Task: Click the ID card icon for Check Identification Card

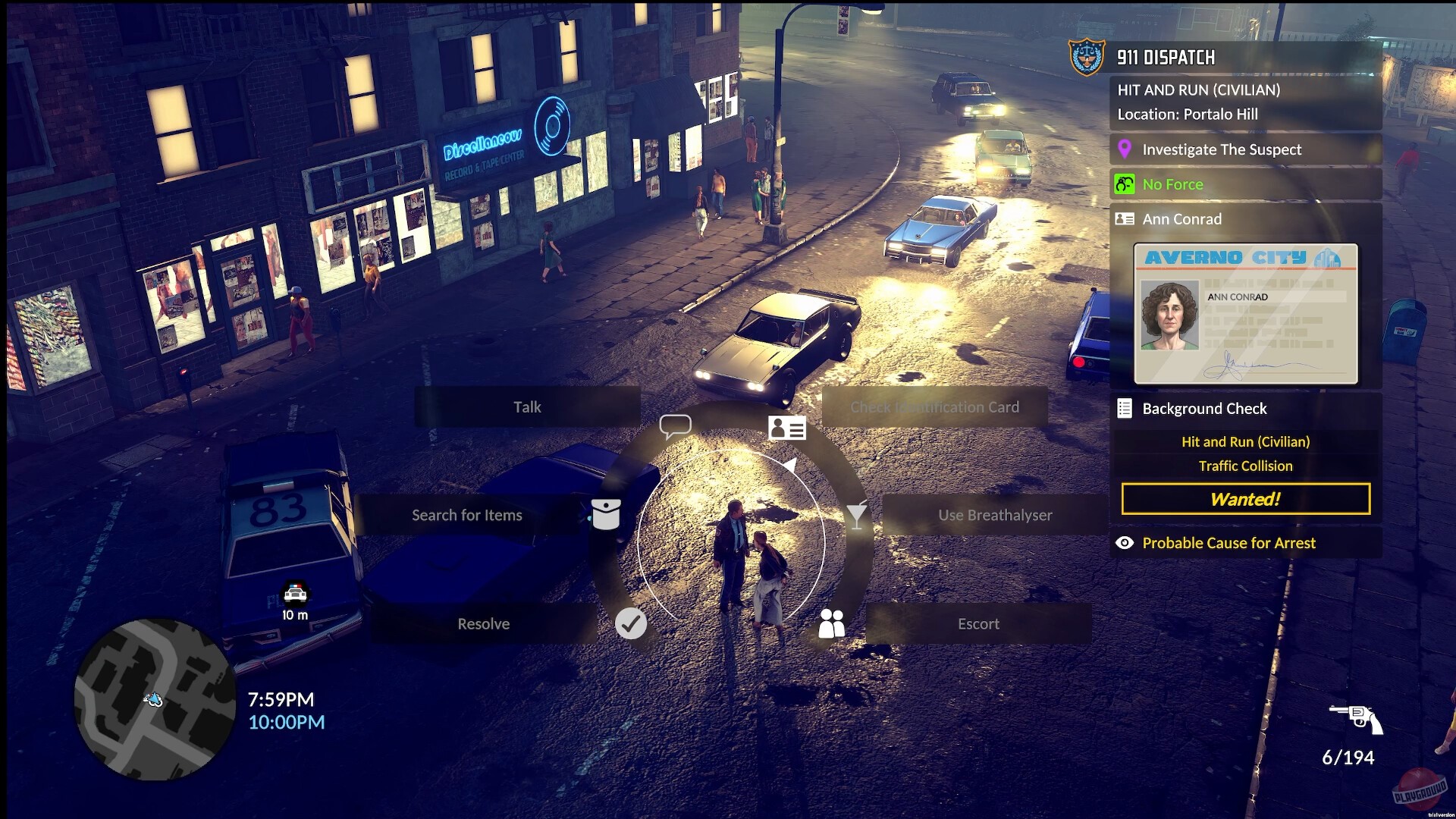Action: (789, 429)
